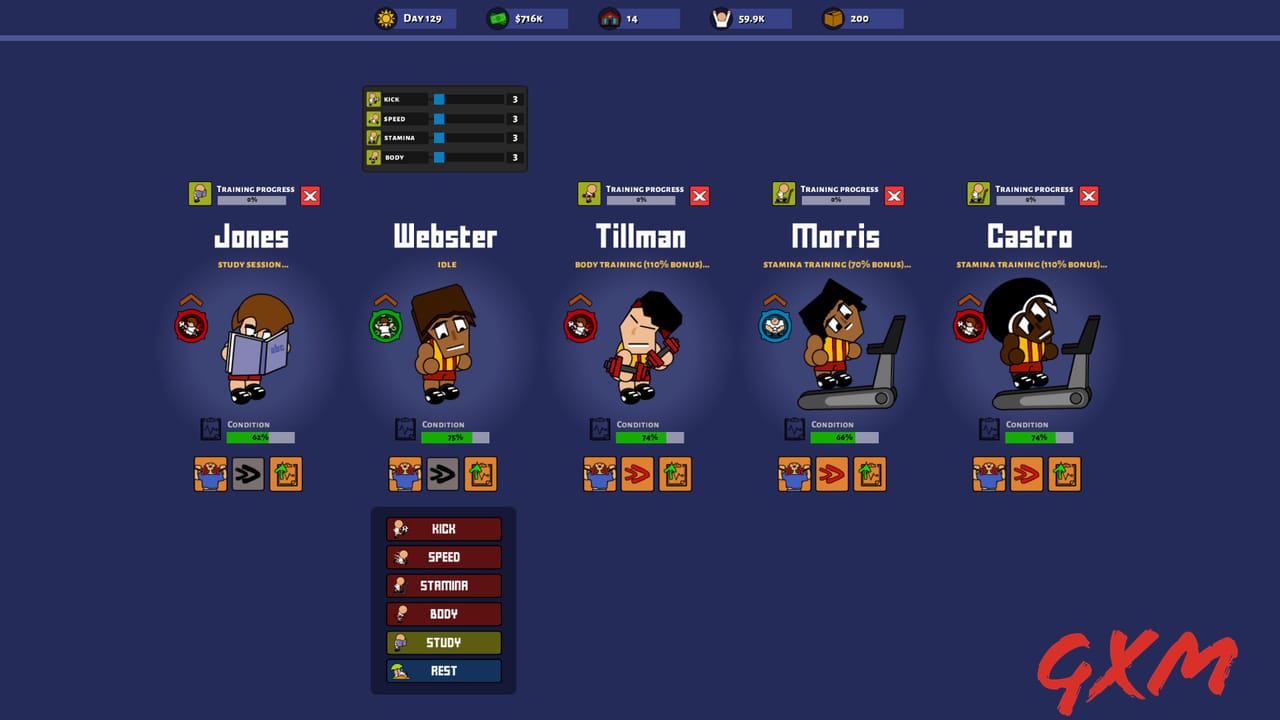Select Rest from Webster's training menu

(x=444, y=671)
